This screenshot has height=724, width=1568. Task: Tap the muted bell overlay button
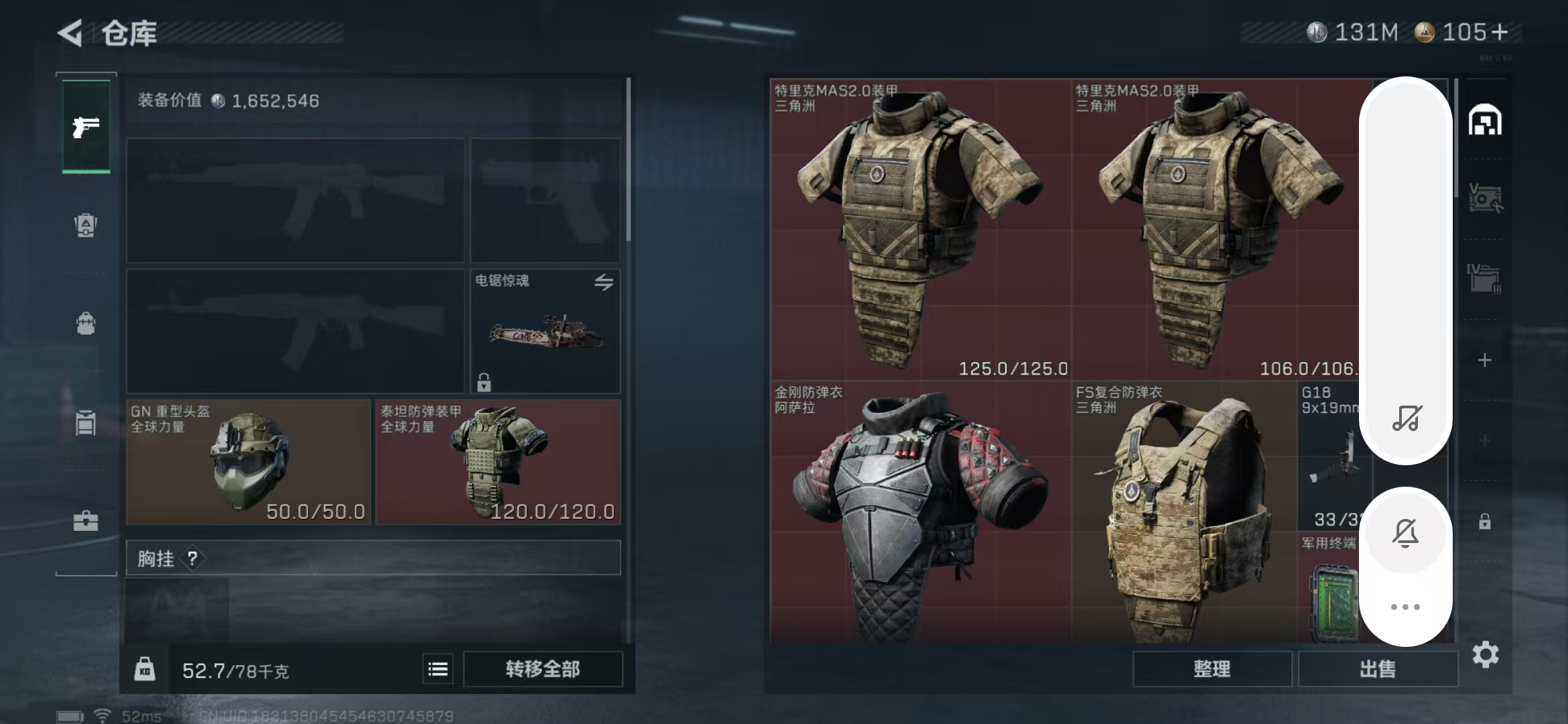(1405, 534)
